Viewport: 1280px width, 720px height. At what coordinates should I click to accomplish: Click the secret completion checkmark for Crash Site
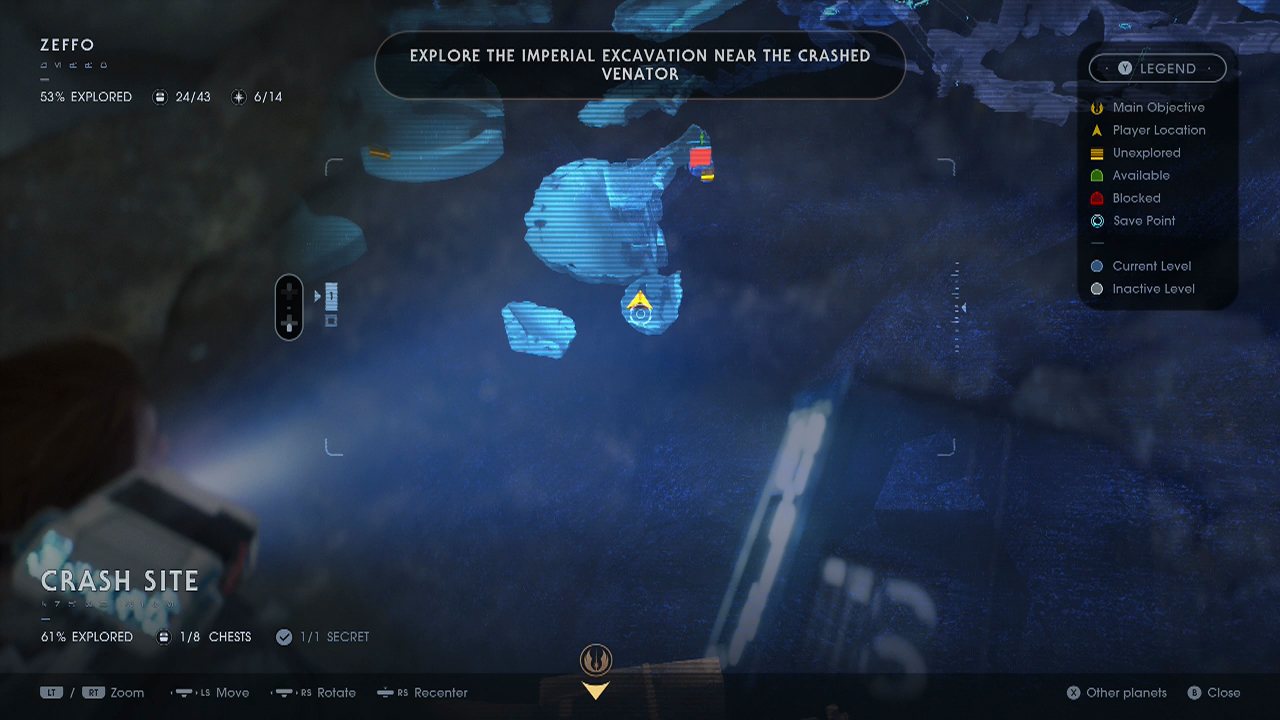point(283,636)
